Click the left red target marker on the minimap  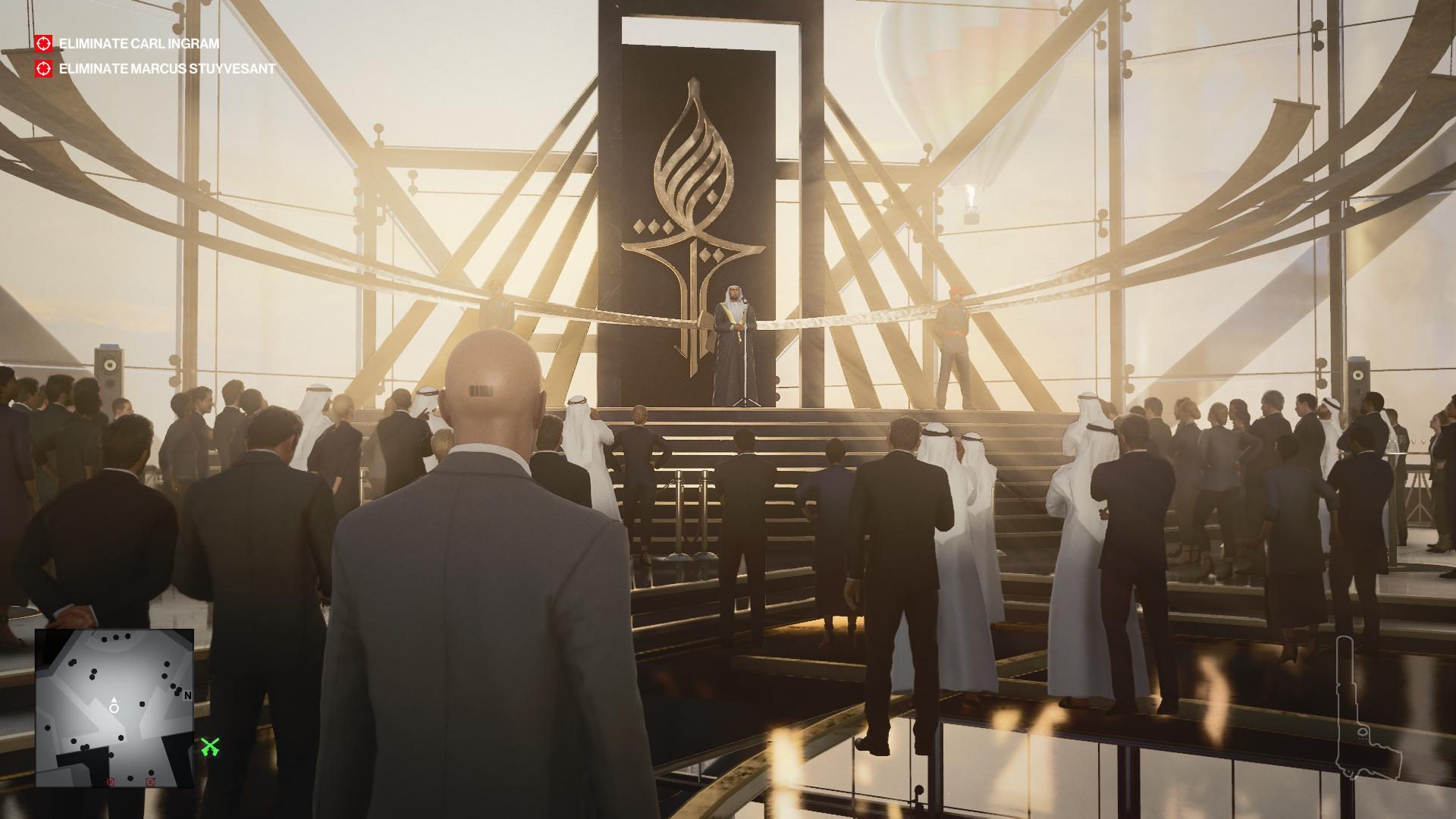click(110, 781)
